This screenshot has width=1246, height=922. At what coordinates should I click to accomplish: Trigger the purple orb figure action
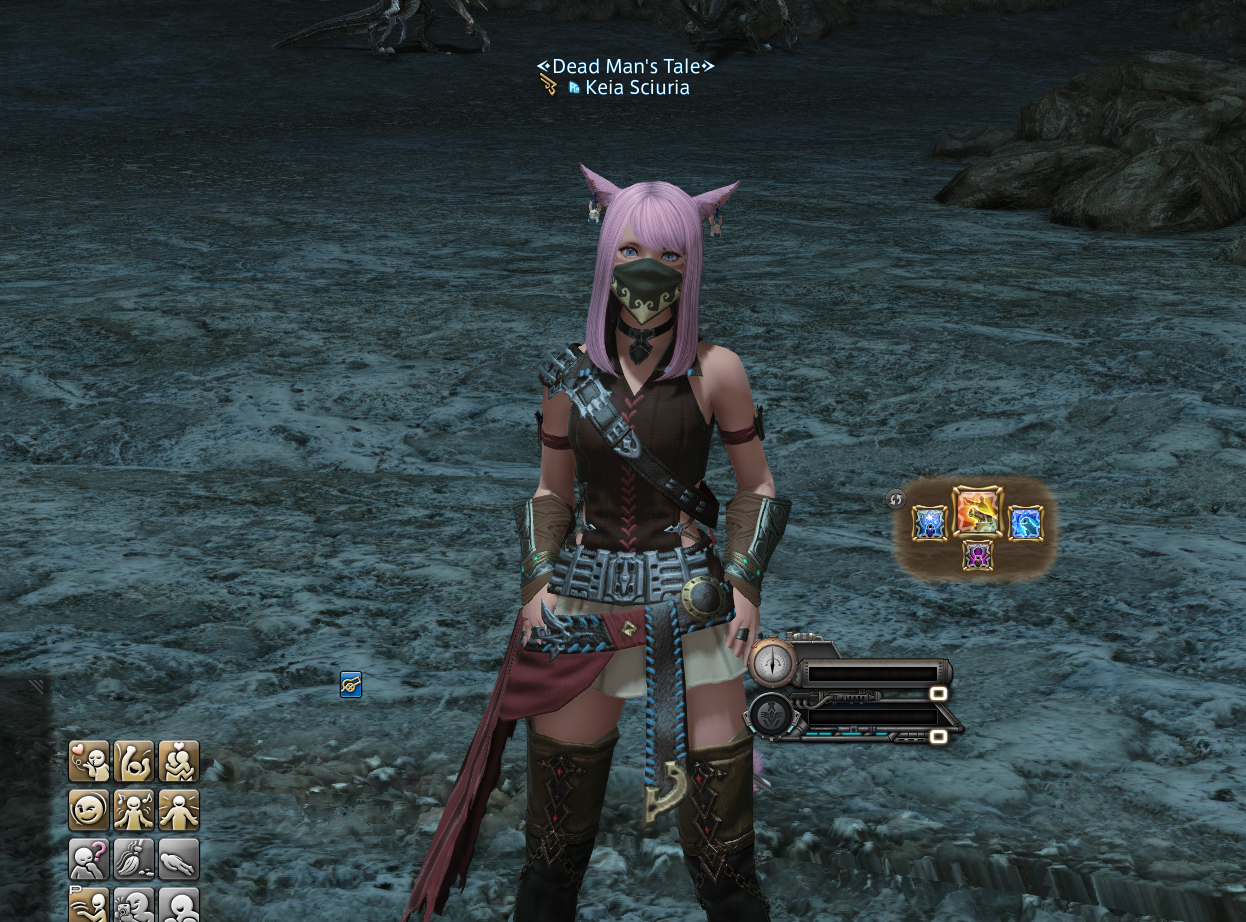(x=978, y=555)
